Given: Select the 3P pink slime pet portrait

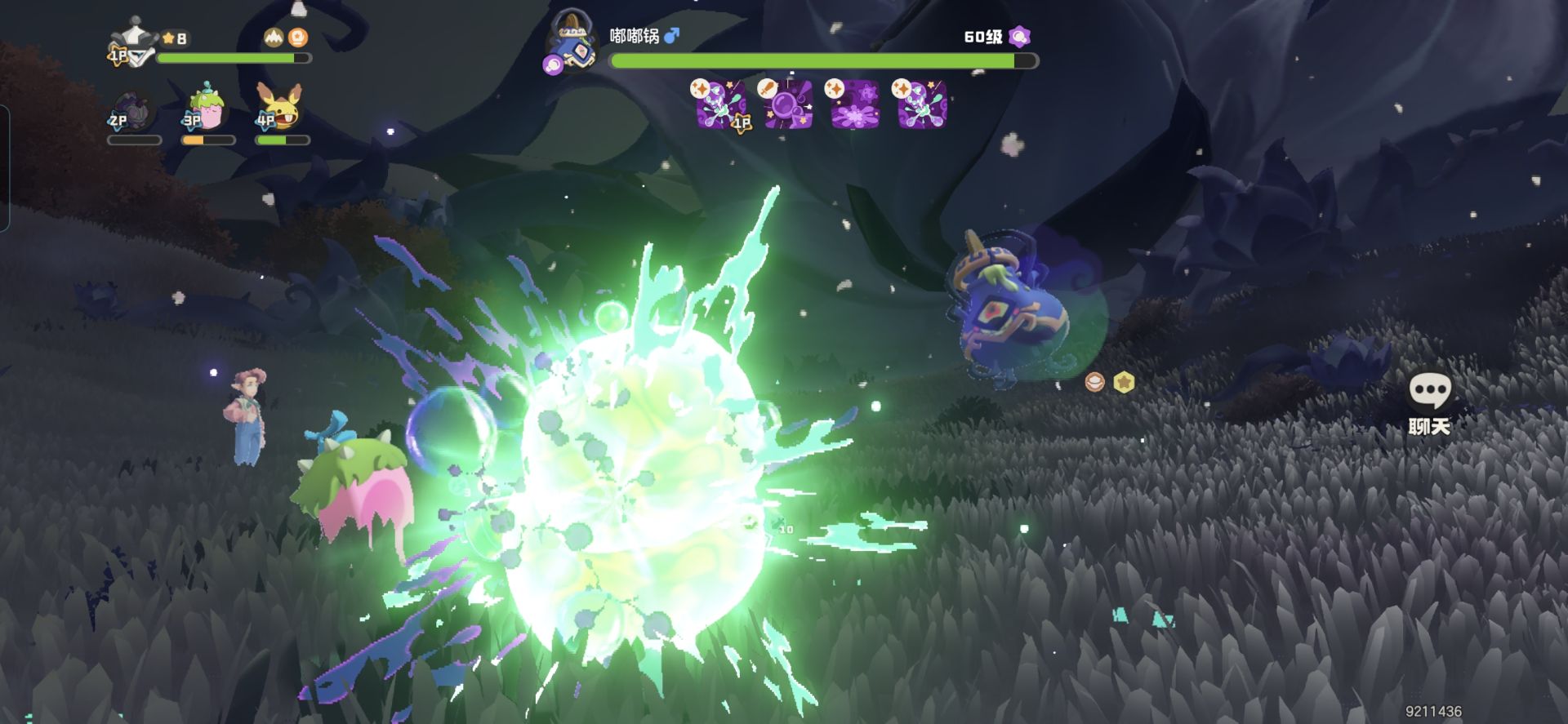Looking at the screenshot, I should click(x=207, y=109).
